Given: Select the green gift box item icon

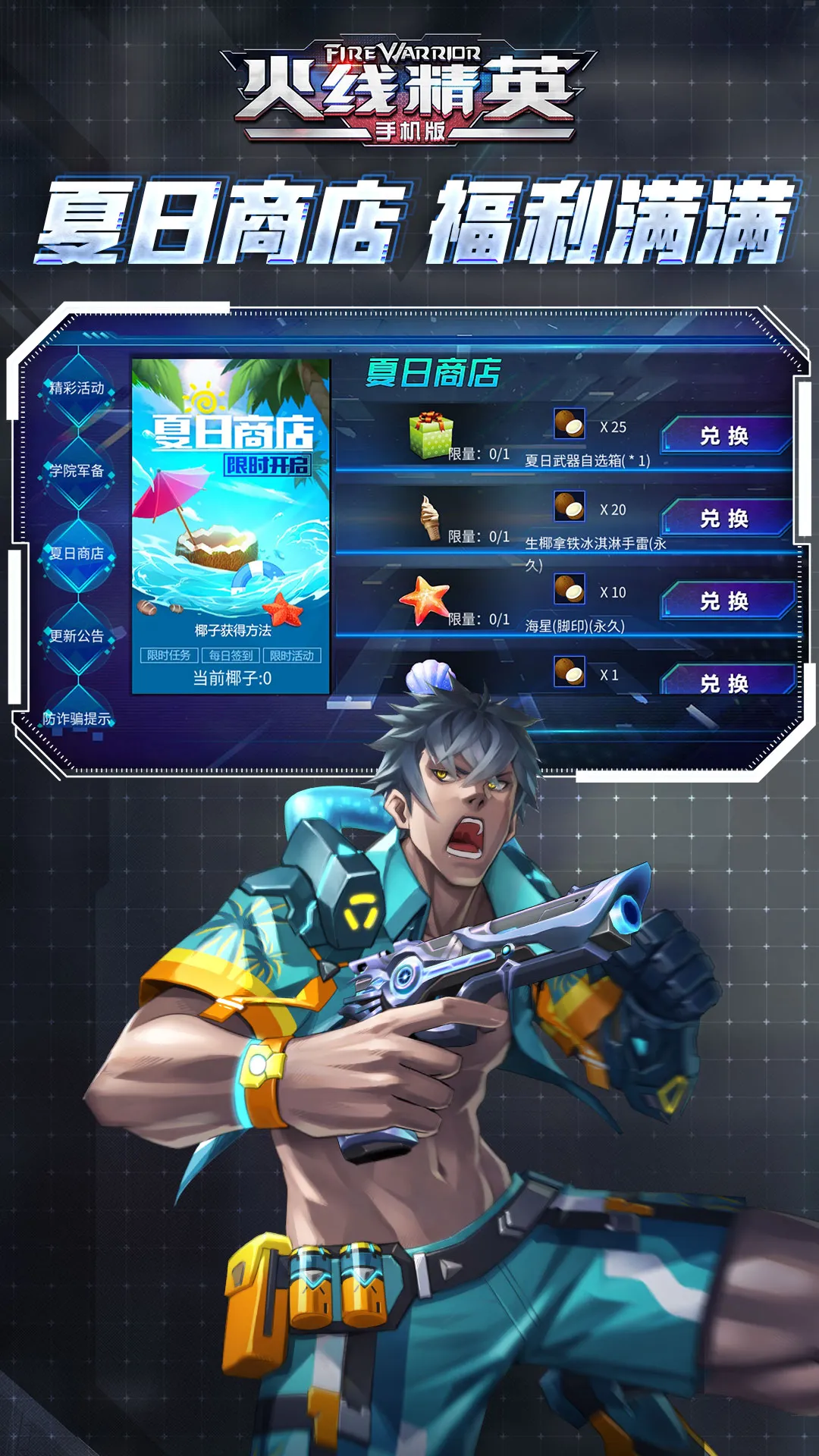Looking at the screenshot, I should coord(430,435).
